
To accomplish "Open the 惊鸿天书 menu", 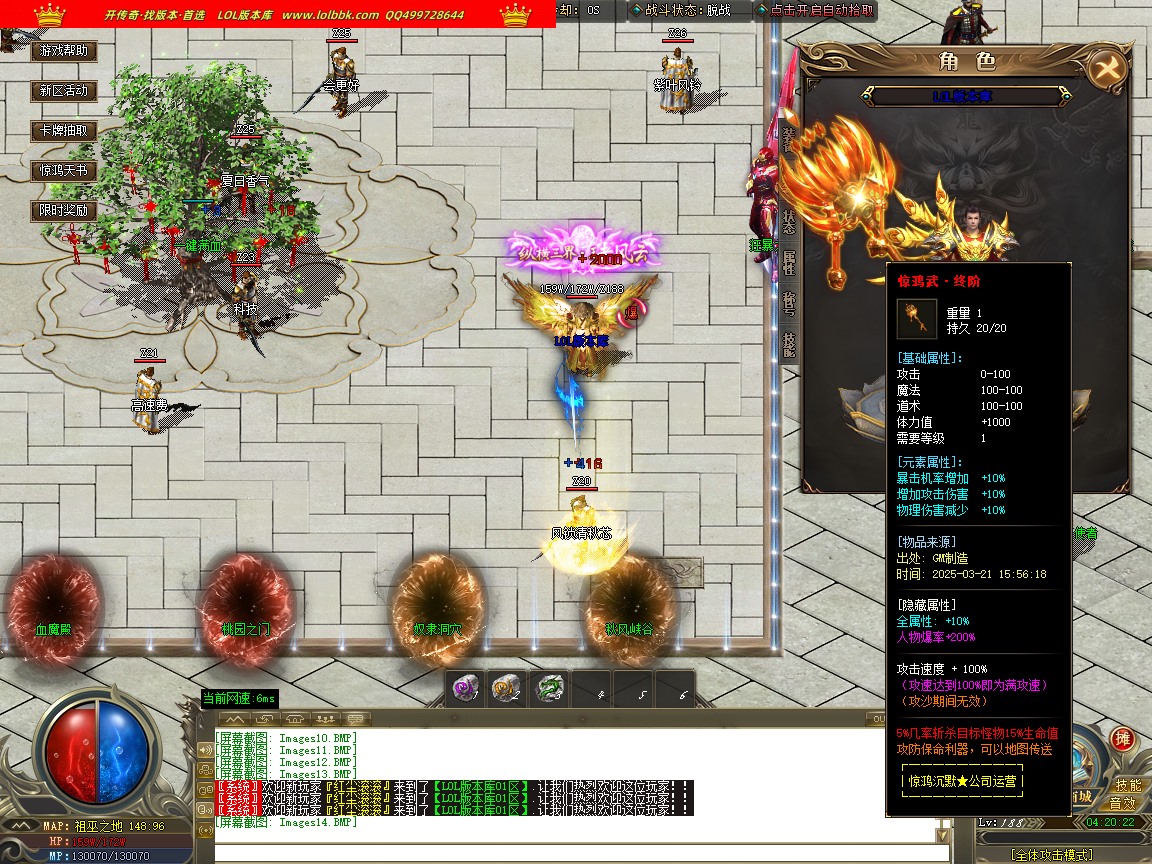I will click(64, 170).
